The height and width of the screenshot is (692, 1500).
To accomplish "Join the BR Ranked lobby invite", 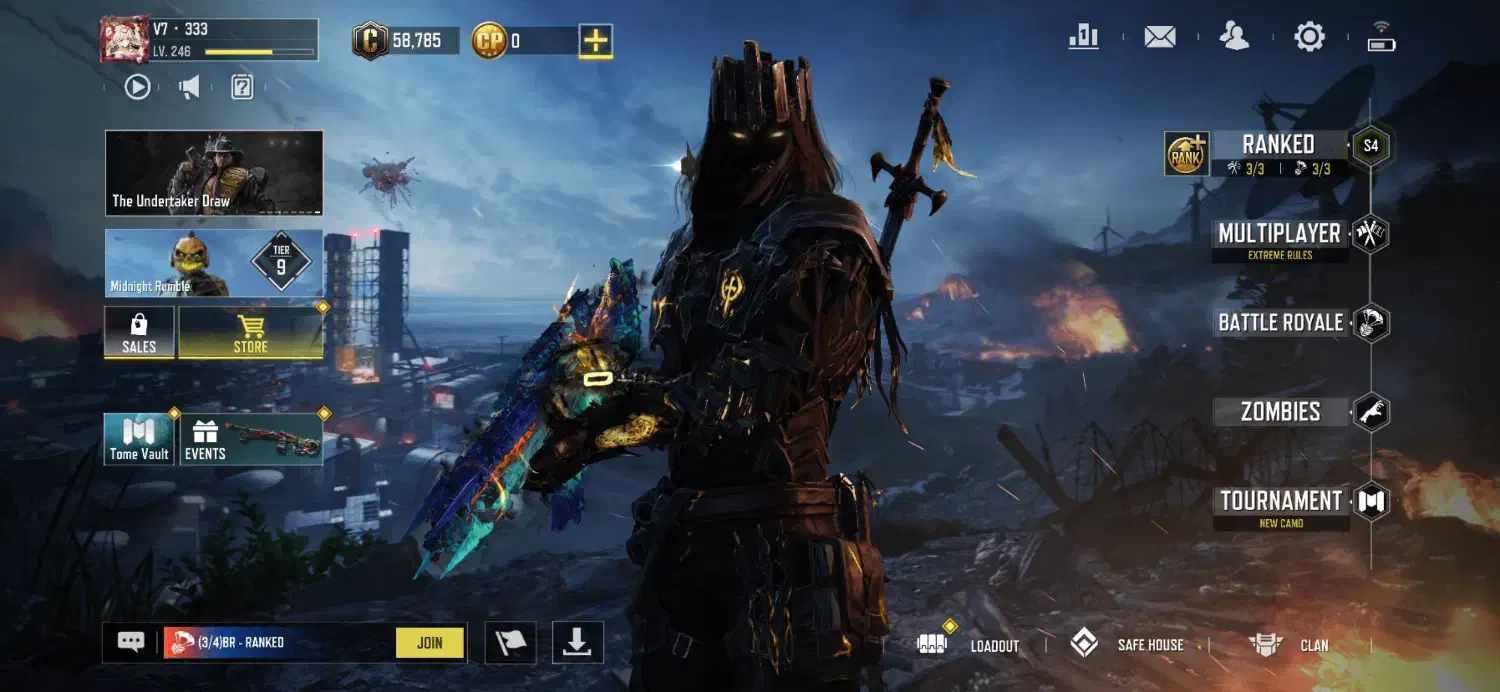I will pyautogui.click(x=429, y=643).
